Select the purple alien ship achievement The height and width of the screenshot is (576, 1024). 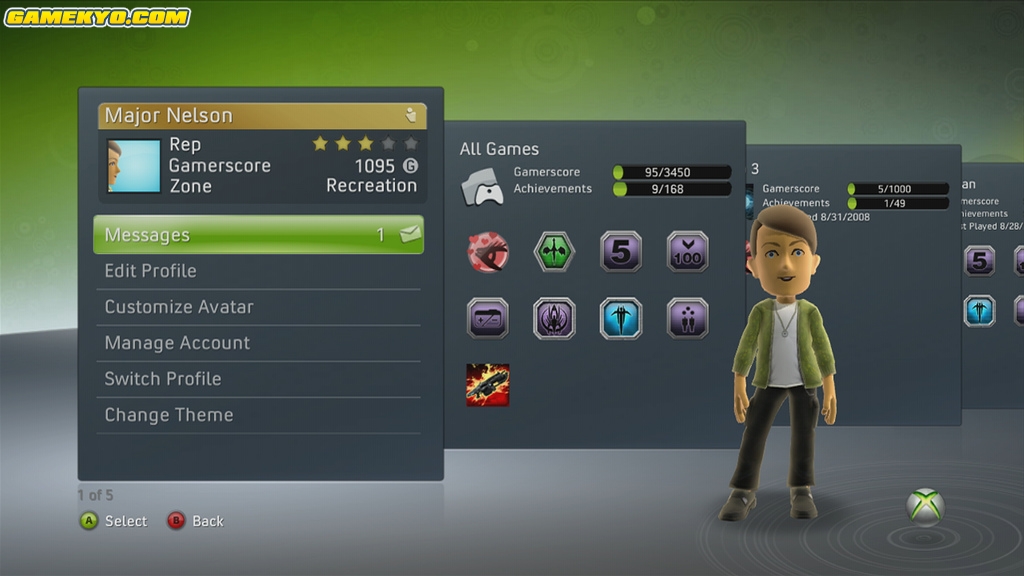[x=554, y=318]
